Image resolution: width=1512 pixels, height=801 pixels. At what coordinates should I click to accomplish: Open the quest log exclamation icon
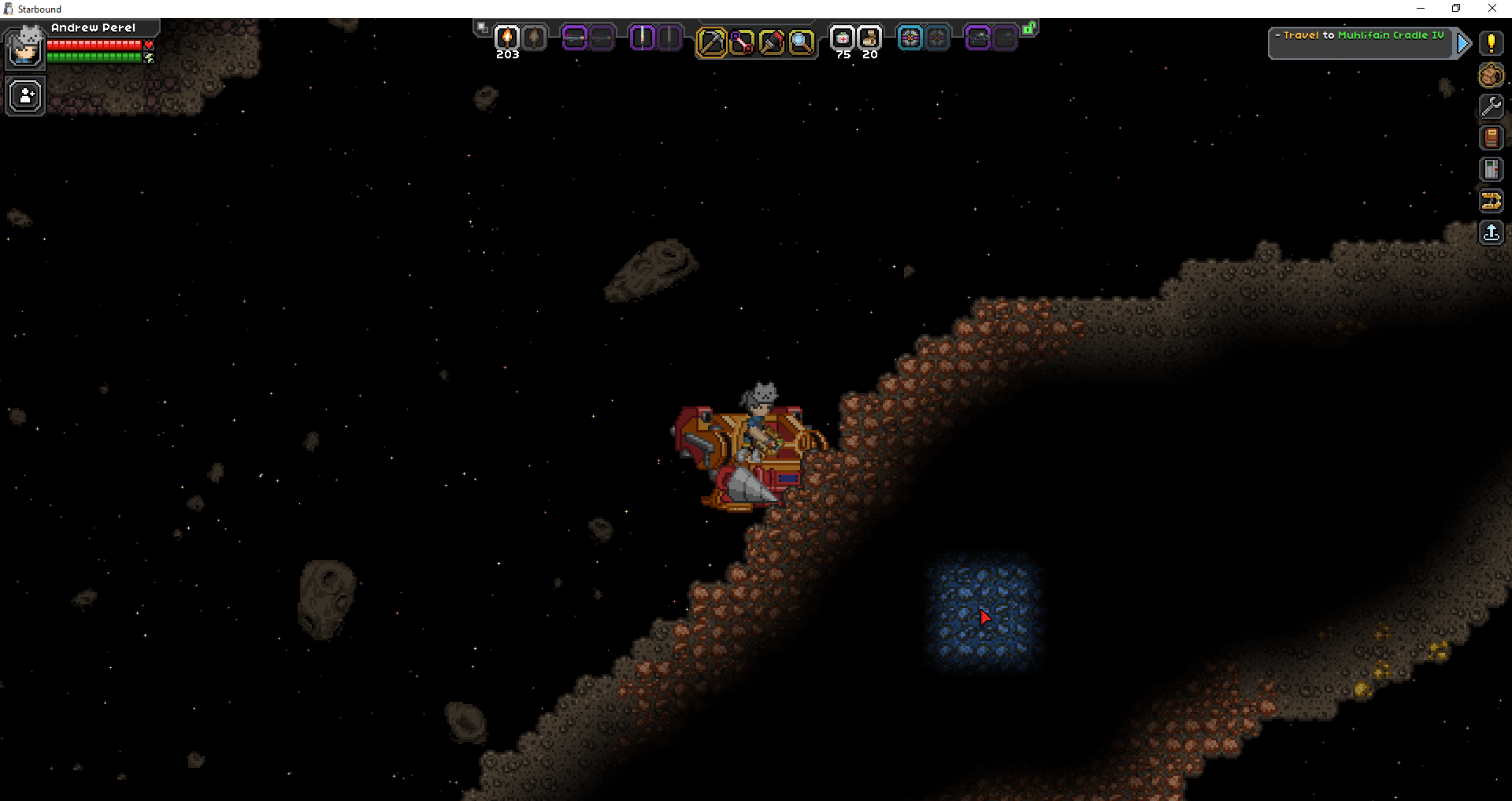click(x=1492, y=43)
